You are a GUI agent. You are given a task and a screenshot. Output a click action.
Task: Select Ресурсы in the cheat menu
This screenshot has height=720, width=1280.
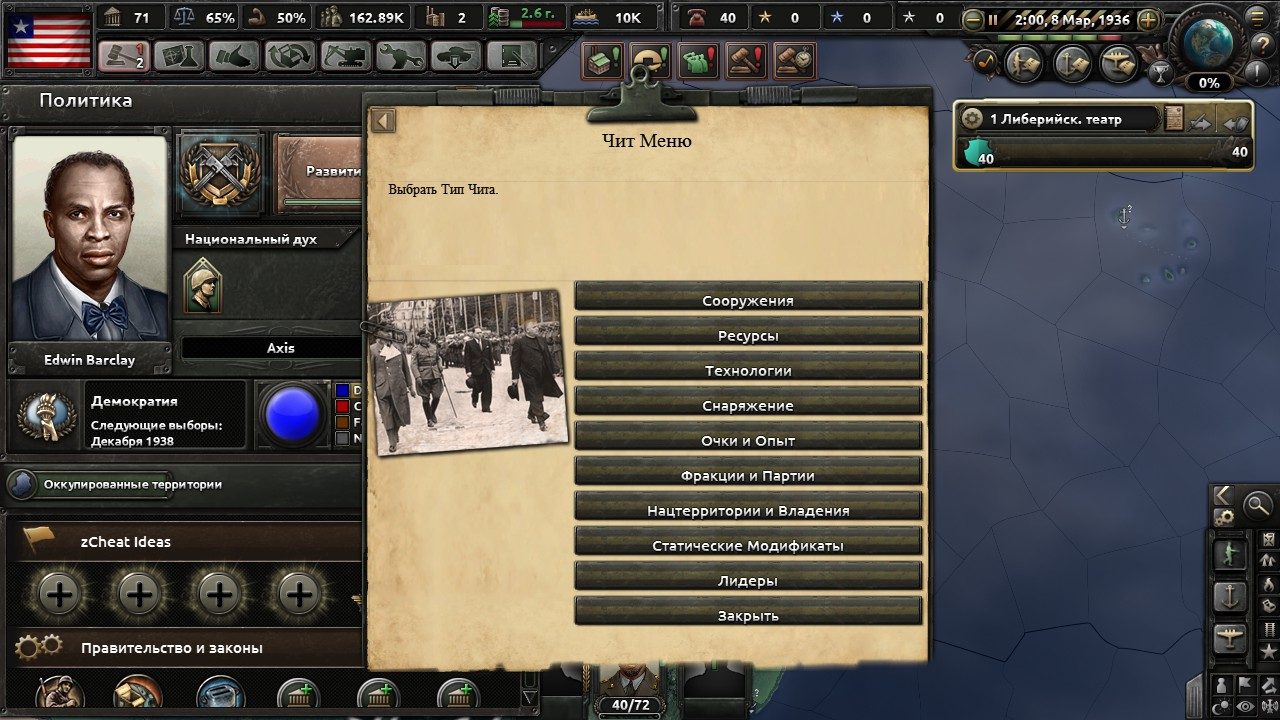[x=748, y=335]
